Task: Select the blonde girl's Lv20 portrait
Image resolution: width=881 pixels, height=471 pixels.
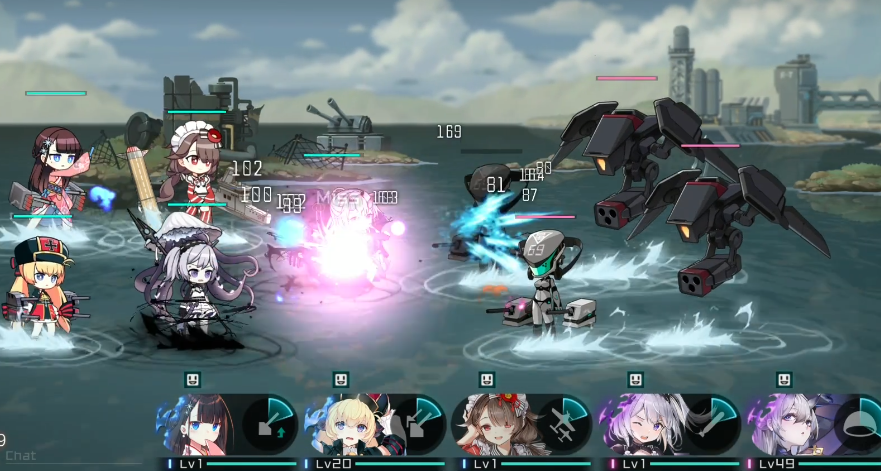Action: (344, 424)
